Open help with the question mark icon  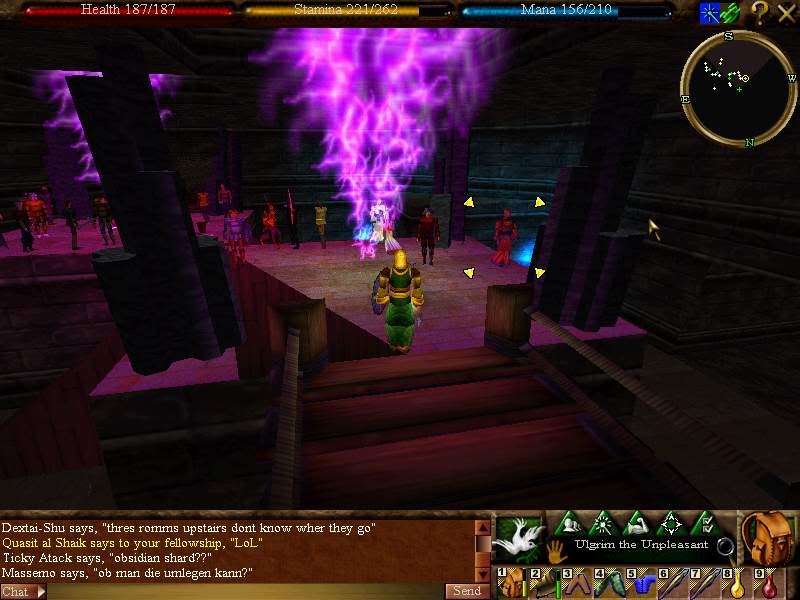pyautogui.click(x=760, y=12)
